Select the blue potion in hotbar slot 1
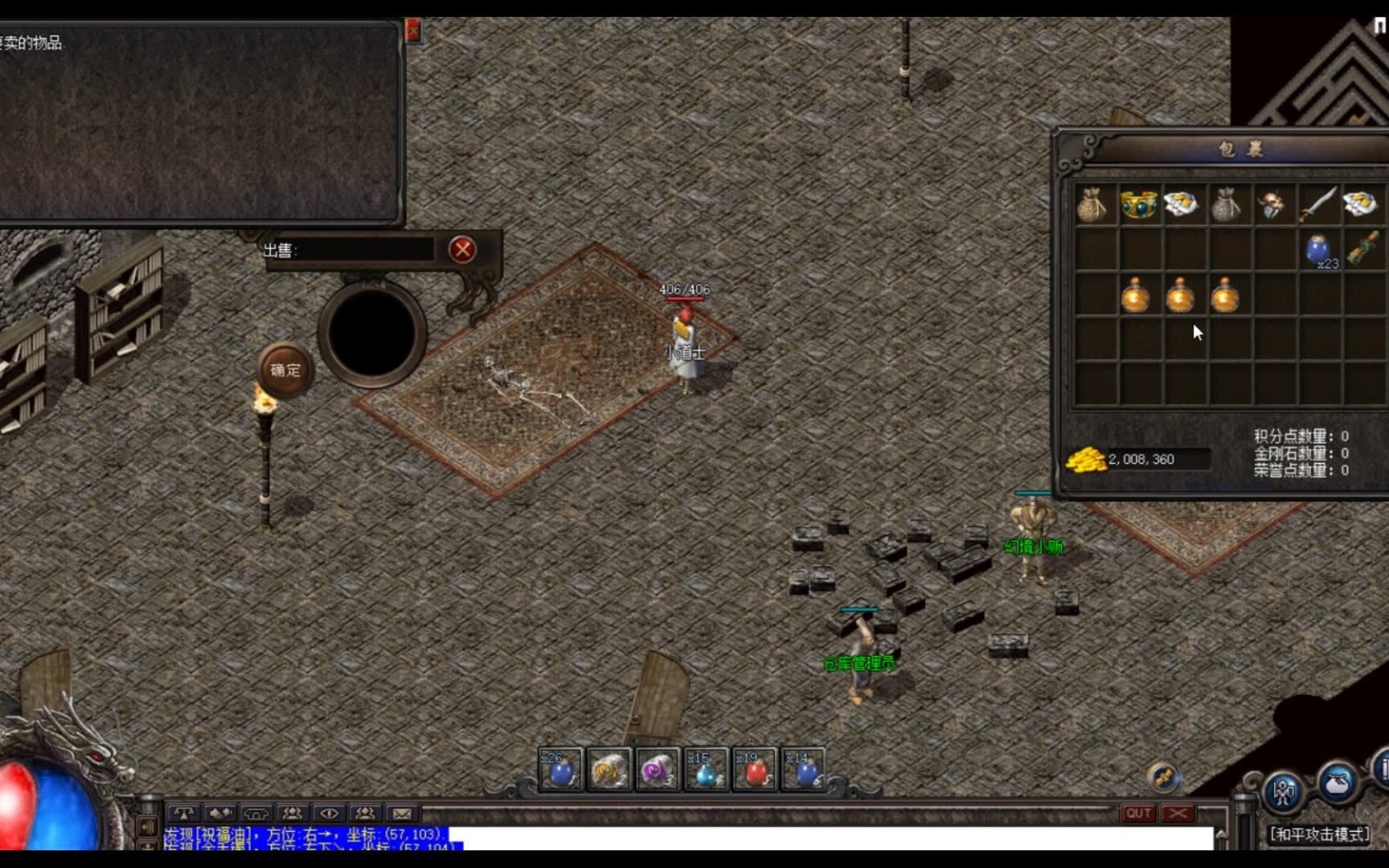The image size is (1389, 868). click(x=560, y=768)
